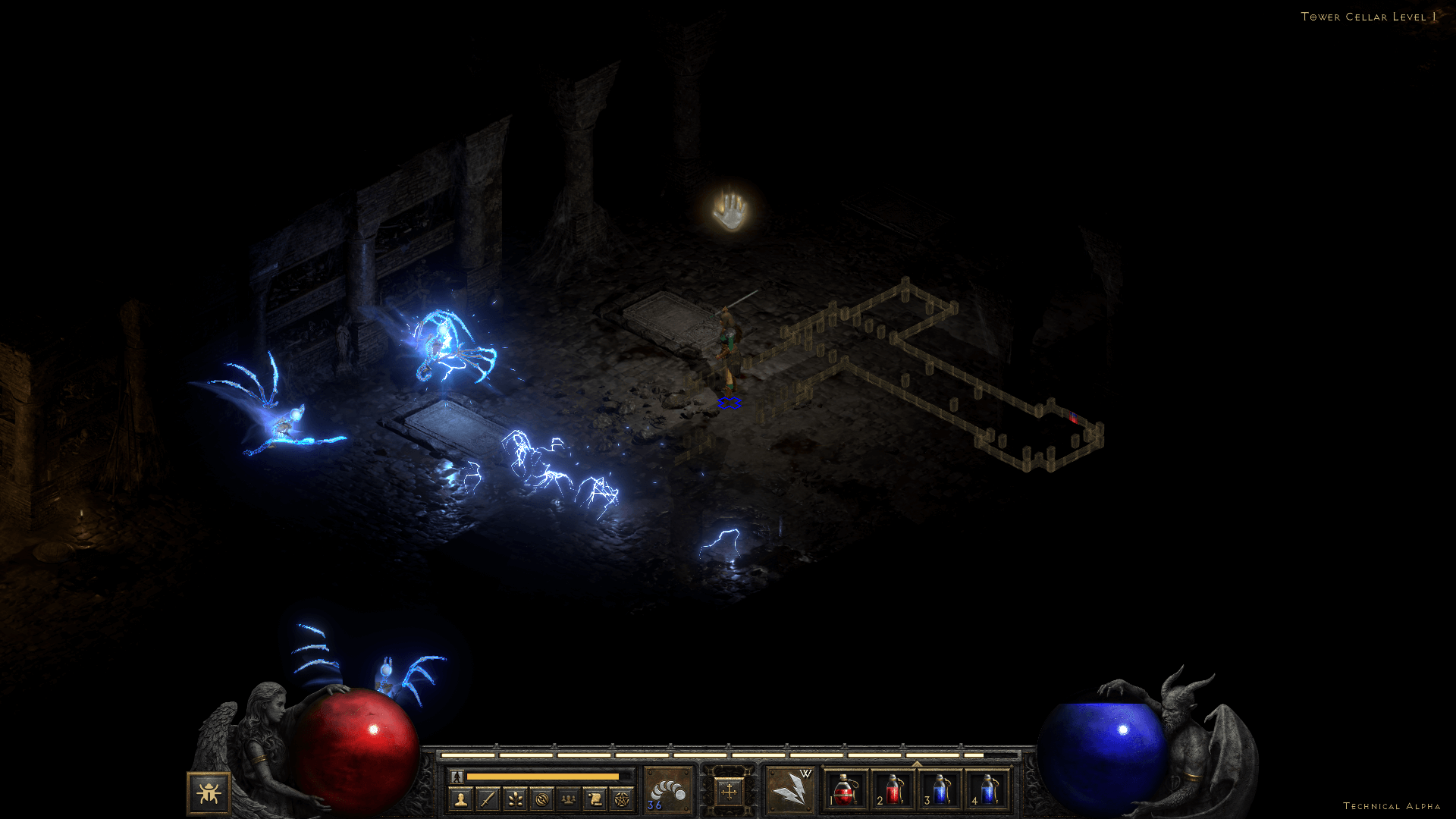
Task: Toggle the run/walk figure button
Action: [x=457, y=777]
